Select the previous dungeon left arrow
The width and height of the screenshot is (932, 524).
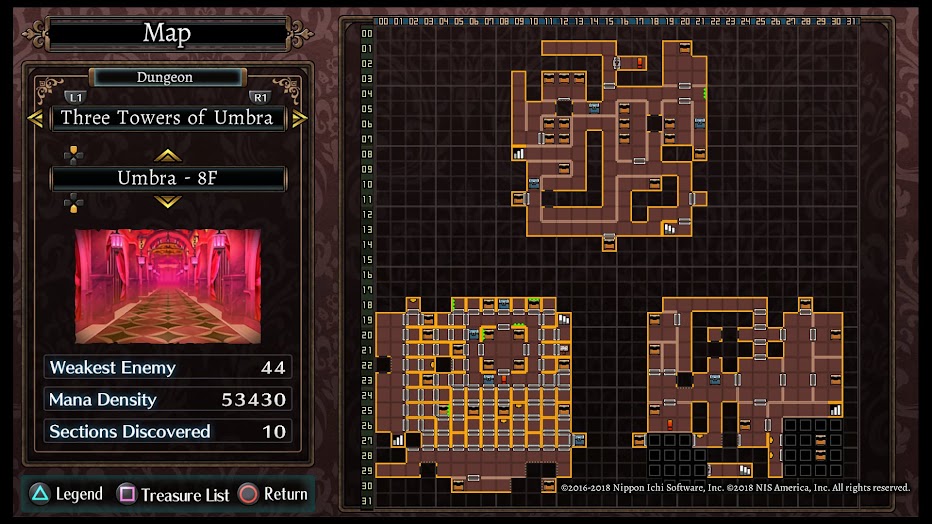coord(35,118)
